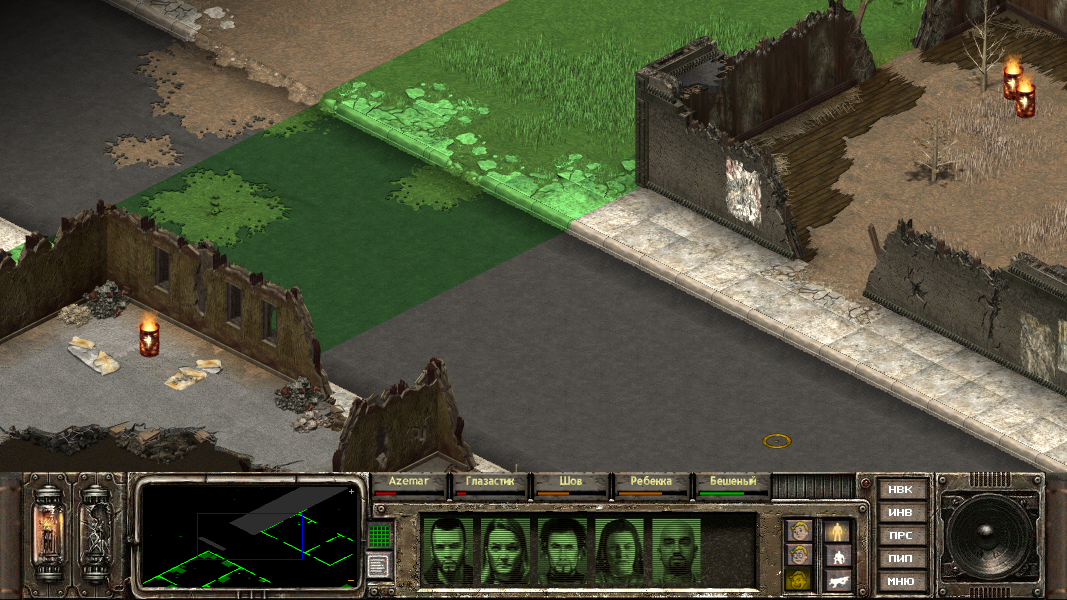Click the Azemar name tab
The height and width of the screenshot is (600, 1067).
(x=409, y=482)
